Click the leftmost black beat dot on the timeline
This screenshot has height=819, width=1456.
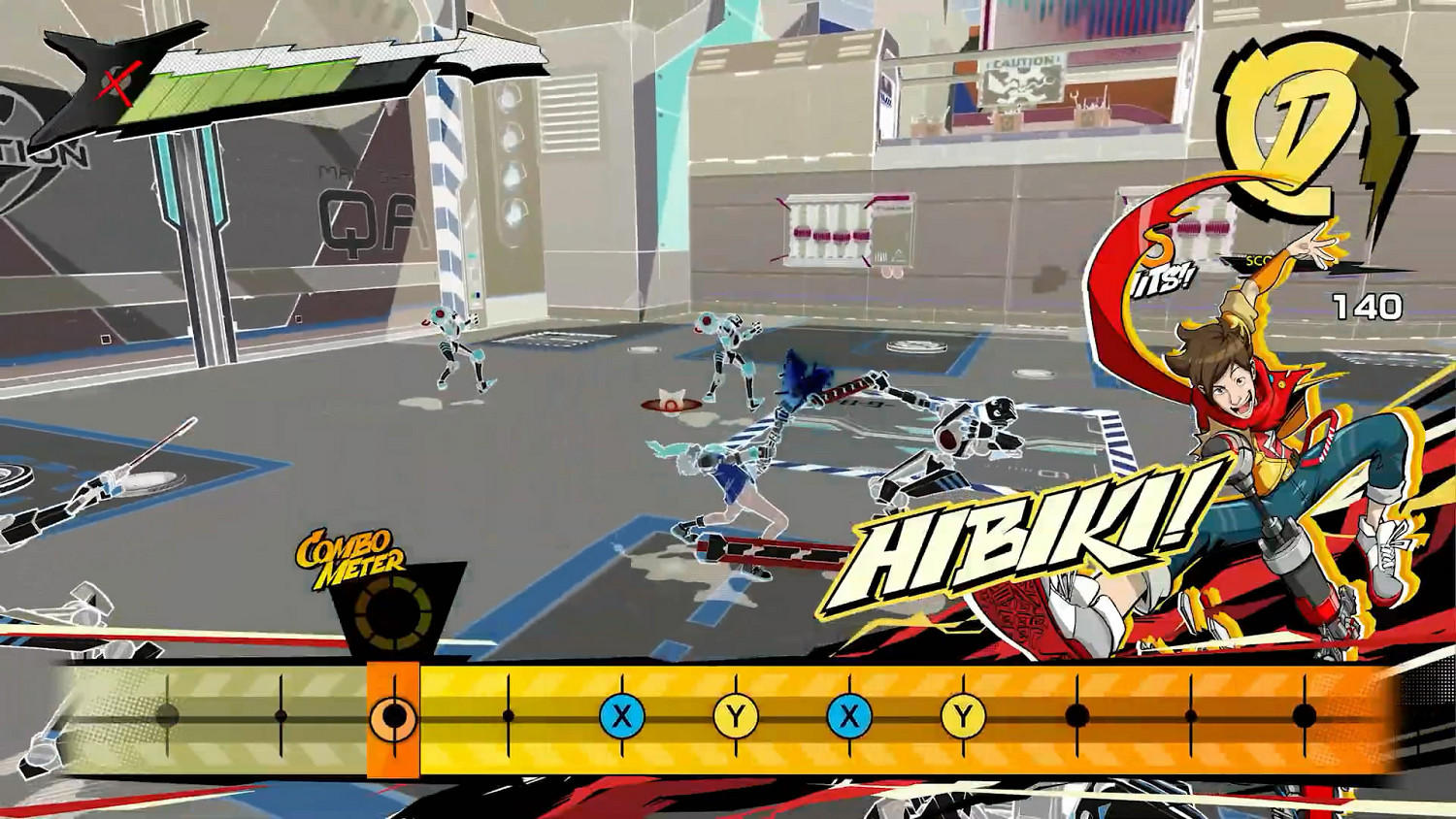(167, 716)
